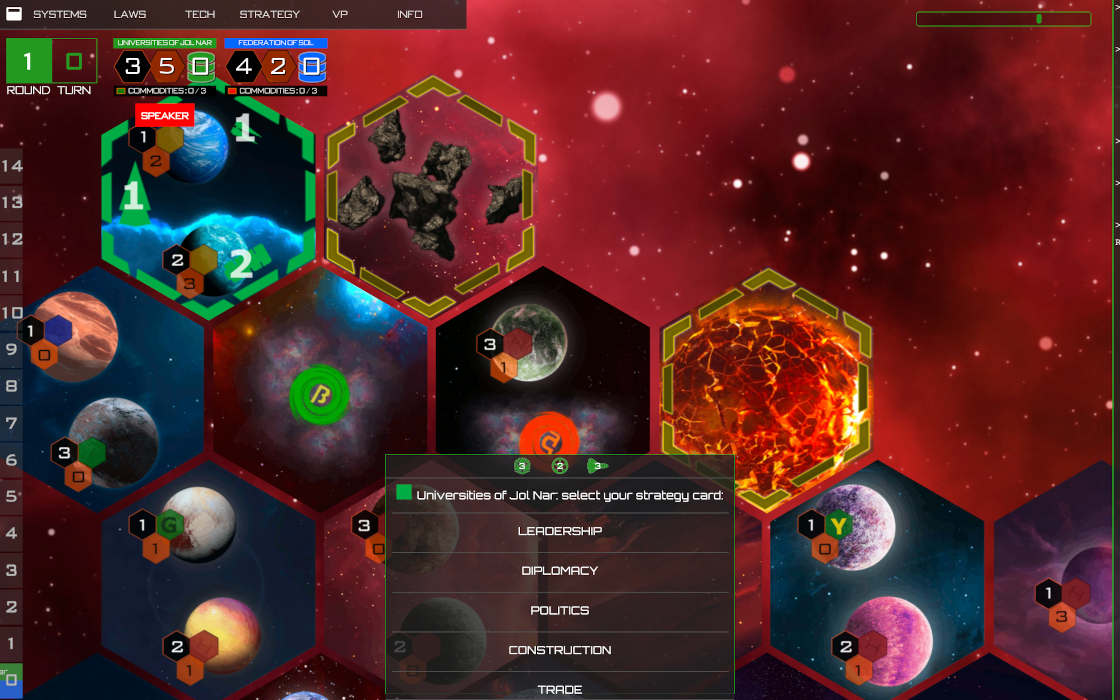Click the white window icon beside SYSTEMS

(15, 14)
